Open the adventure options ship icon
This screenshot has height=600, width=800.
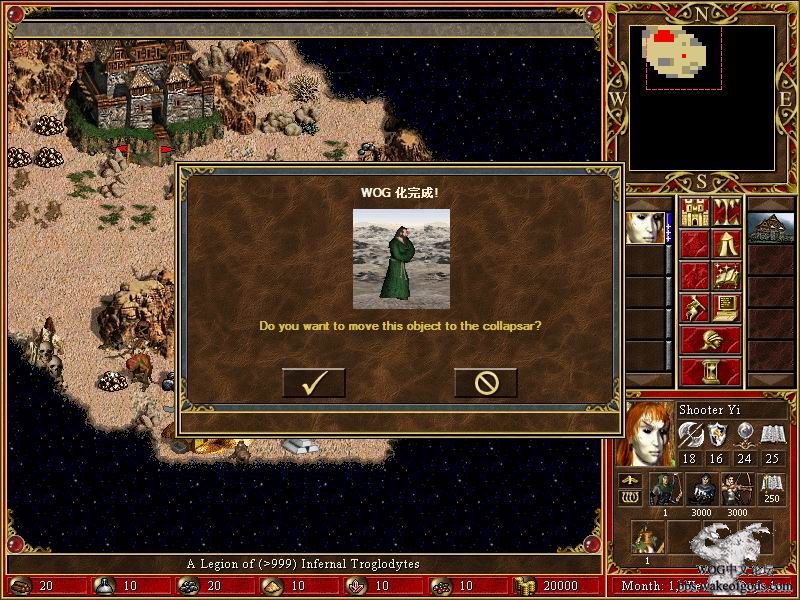[726, 275]
